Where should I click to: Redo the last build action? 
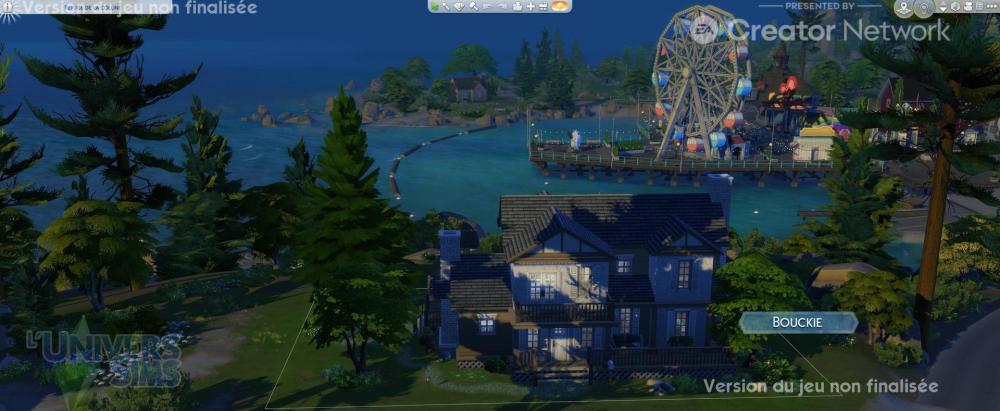(x=500, y=6)
